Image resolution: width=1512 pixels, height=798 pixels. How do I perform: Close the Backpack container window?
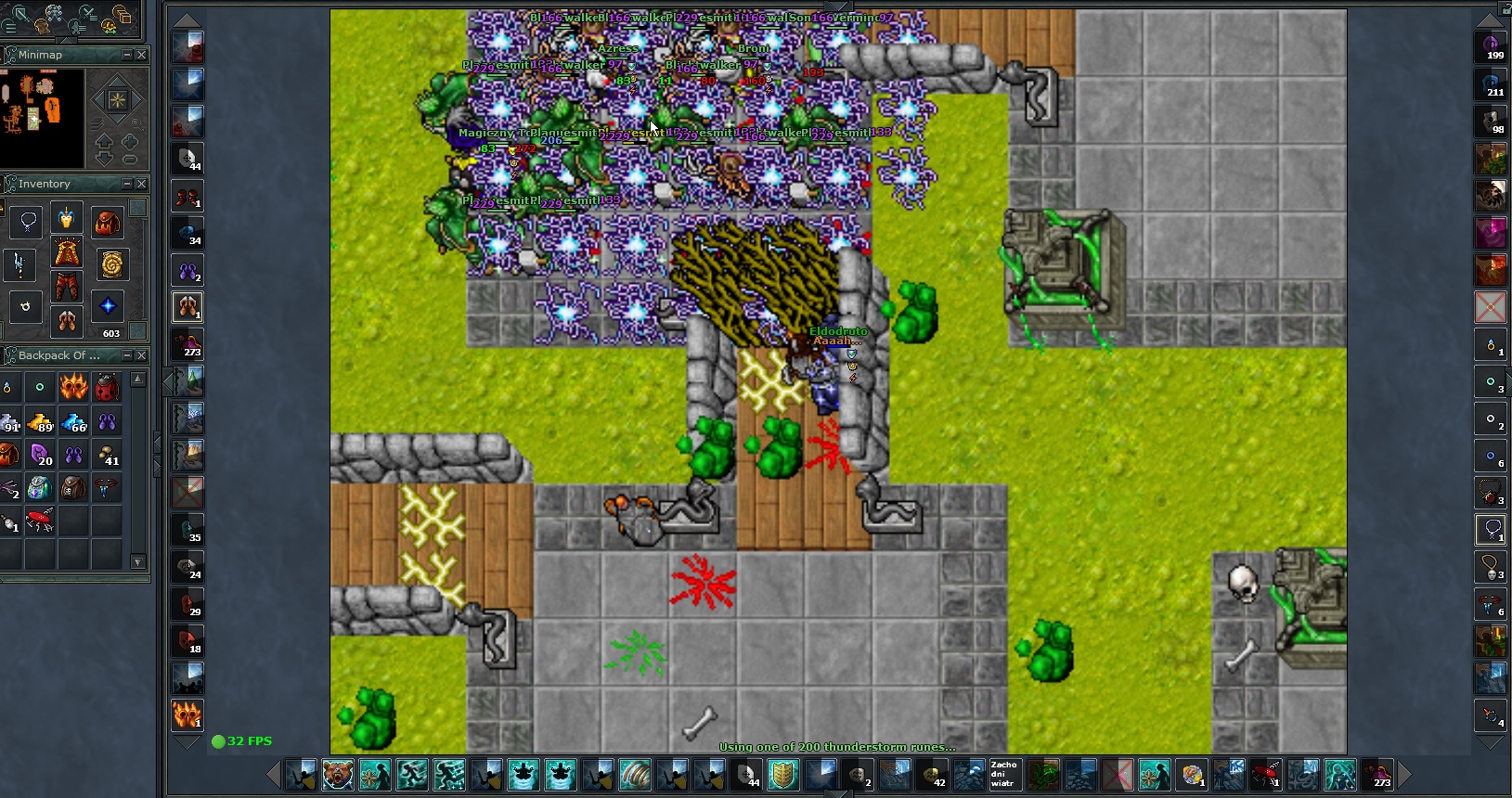[141, 355]
